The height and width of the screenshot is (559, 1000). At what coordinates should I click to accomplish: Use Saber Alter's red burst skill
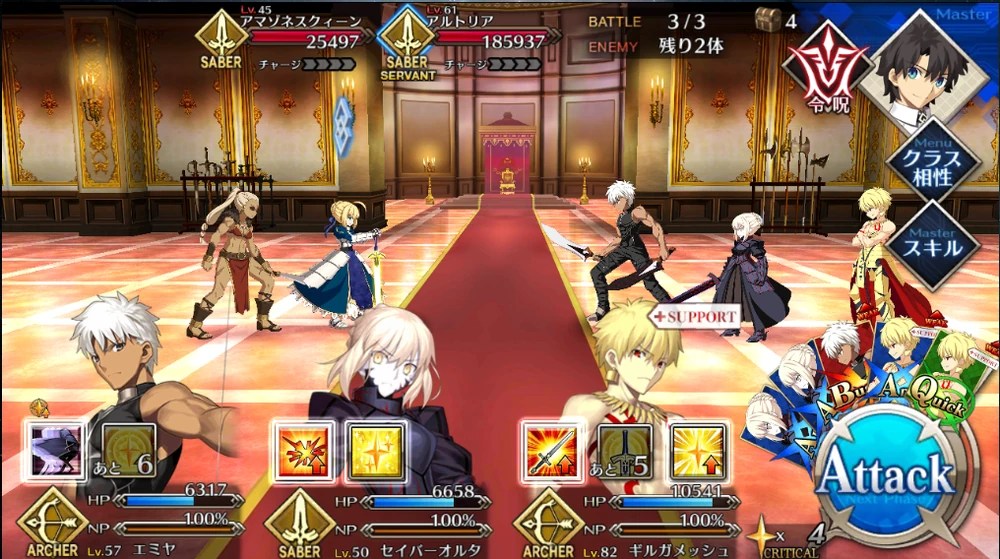(x=302, y=451)
